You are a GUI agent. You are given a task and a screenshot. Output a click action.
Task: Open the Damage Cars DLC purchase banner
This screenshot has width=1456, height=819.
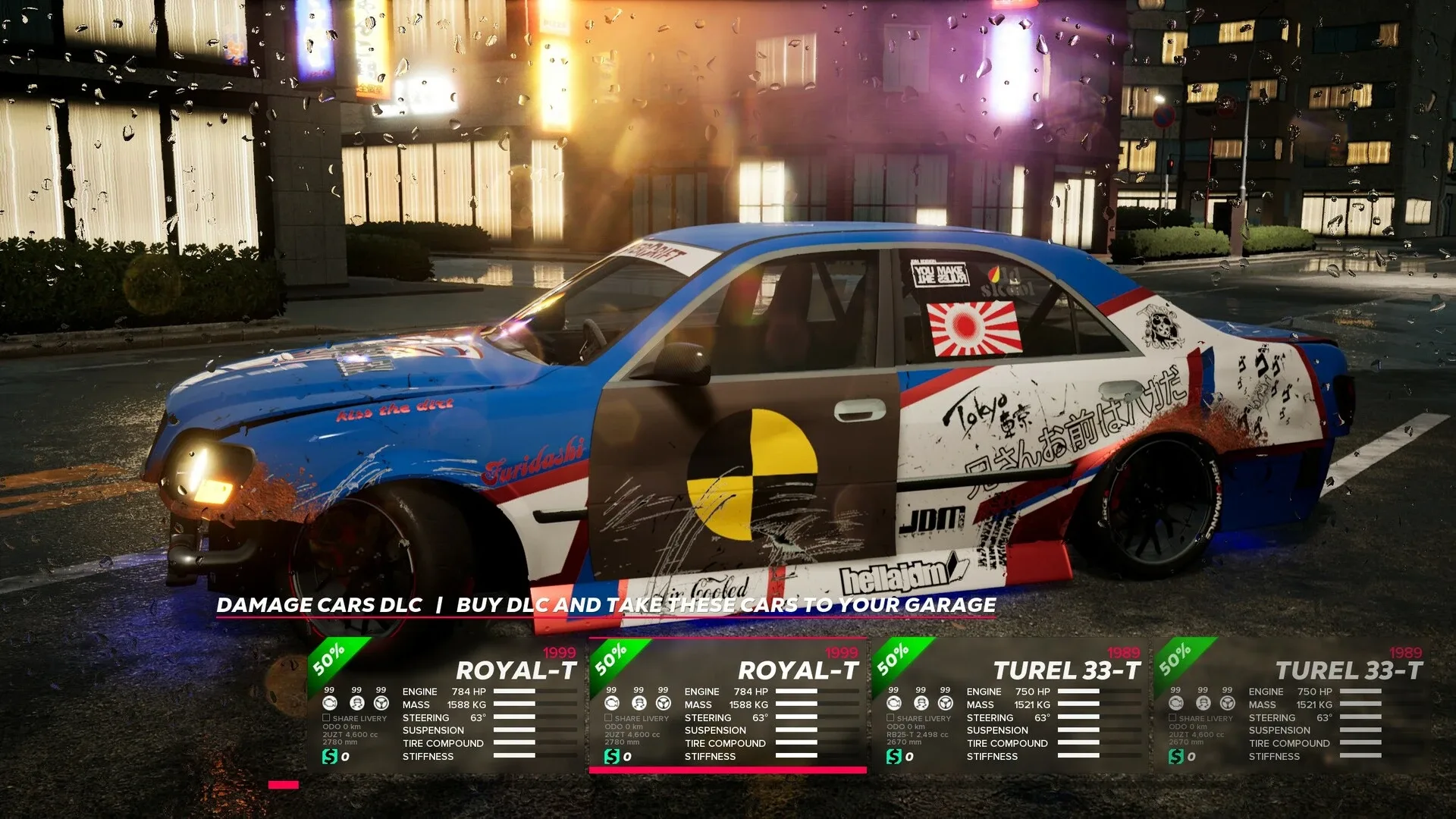click(x=605, y=605)
